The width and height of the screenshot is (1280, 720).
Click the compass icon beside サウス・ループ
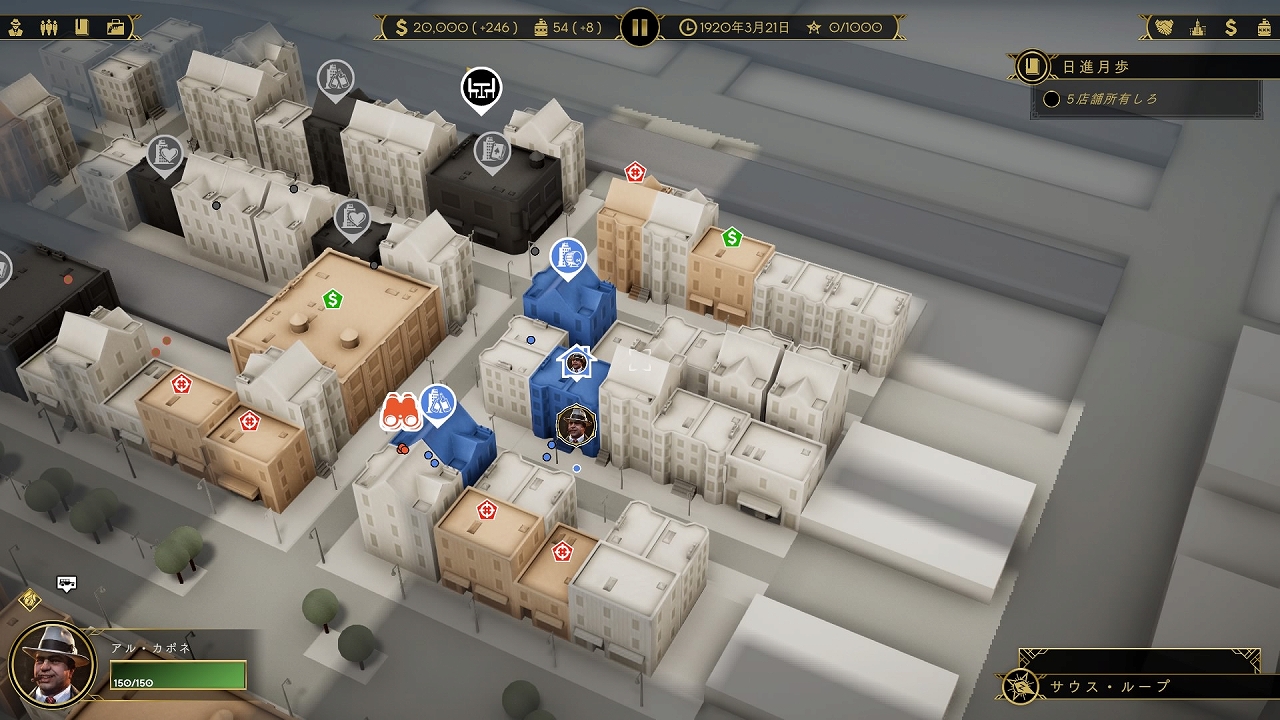[1023, 686]
